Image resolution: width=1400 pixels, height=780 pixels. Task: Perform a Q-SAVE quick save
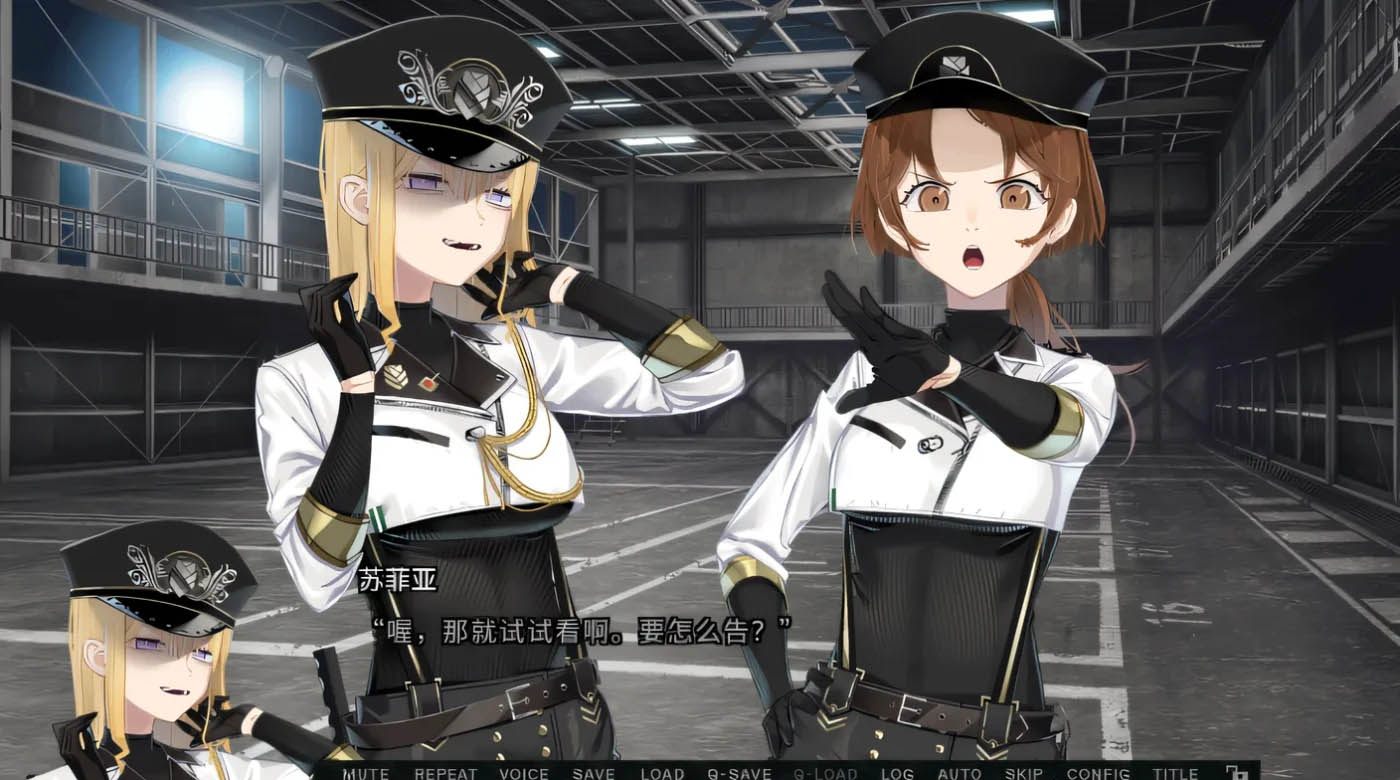pos(737,773)
